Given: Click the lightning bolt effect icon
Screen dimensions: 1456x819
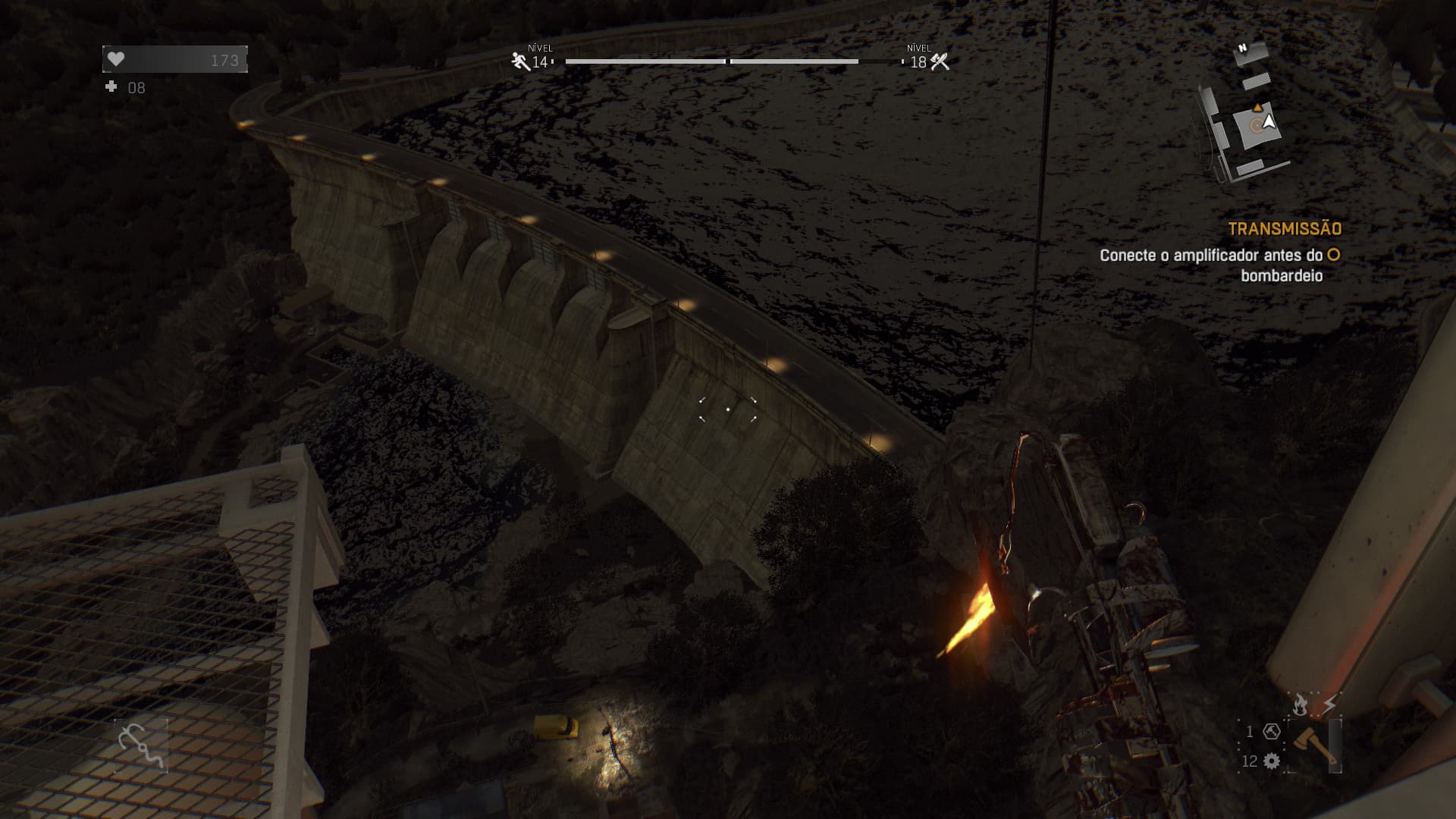Looking at the screenshot, I should [1329, 704].
